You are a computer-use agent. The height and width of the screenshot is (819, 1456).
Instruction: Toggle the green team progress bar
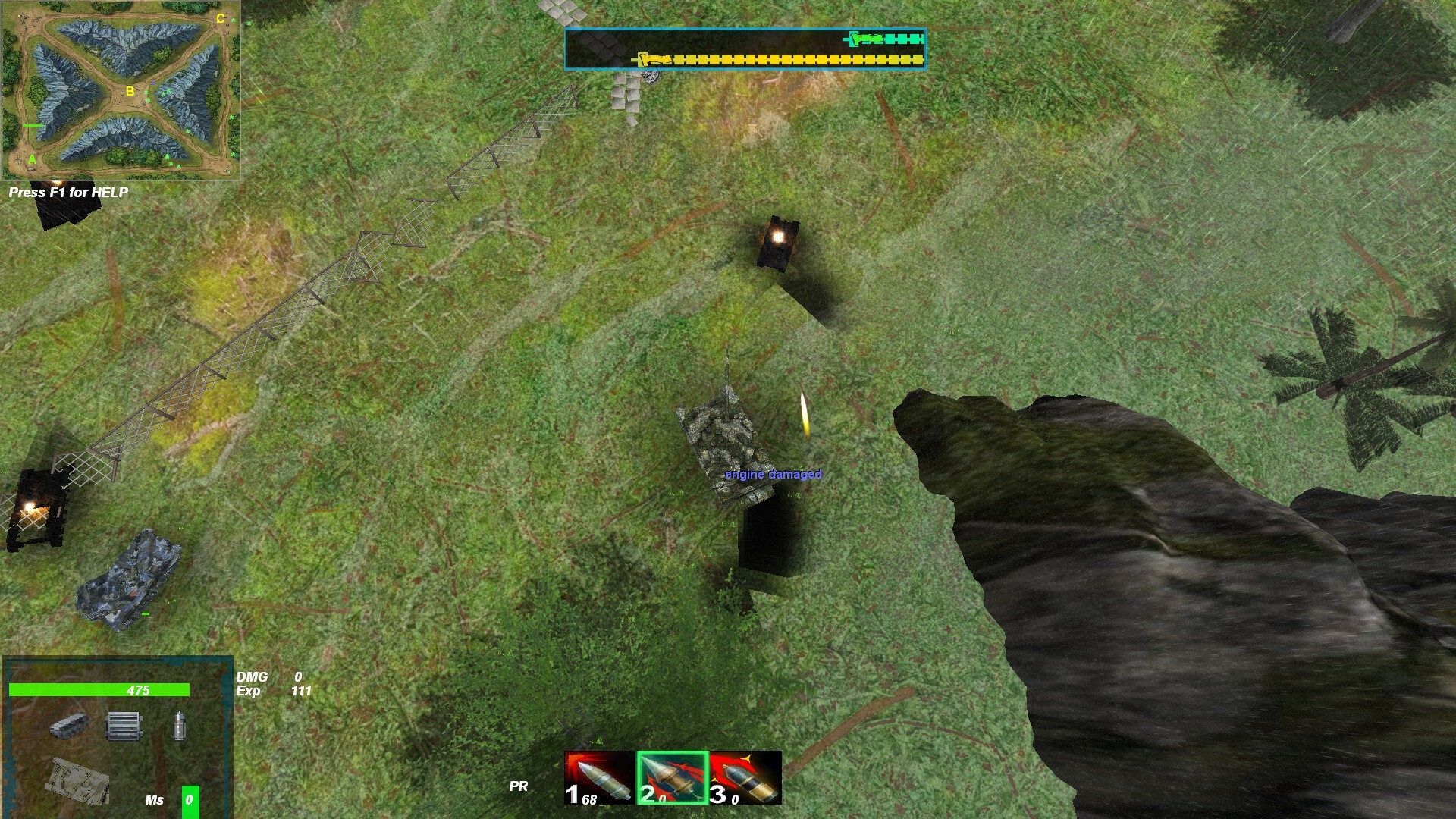883,38
